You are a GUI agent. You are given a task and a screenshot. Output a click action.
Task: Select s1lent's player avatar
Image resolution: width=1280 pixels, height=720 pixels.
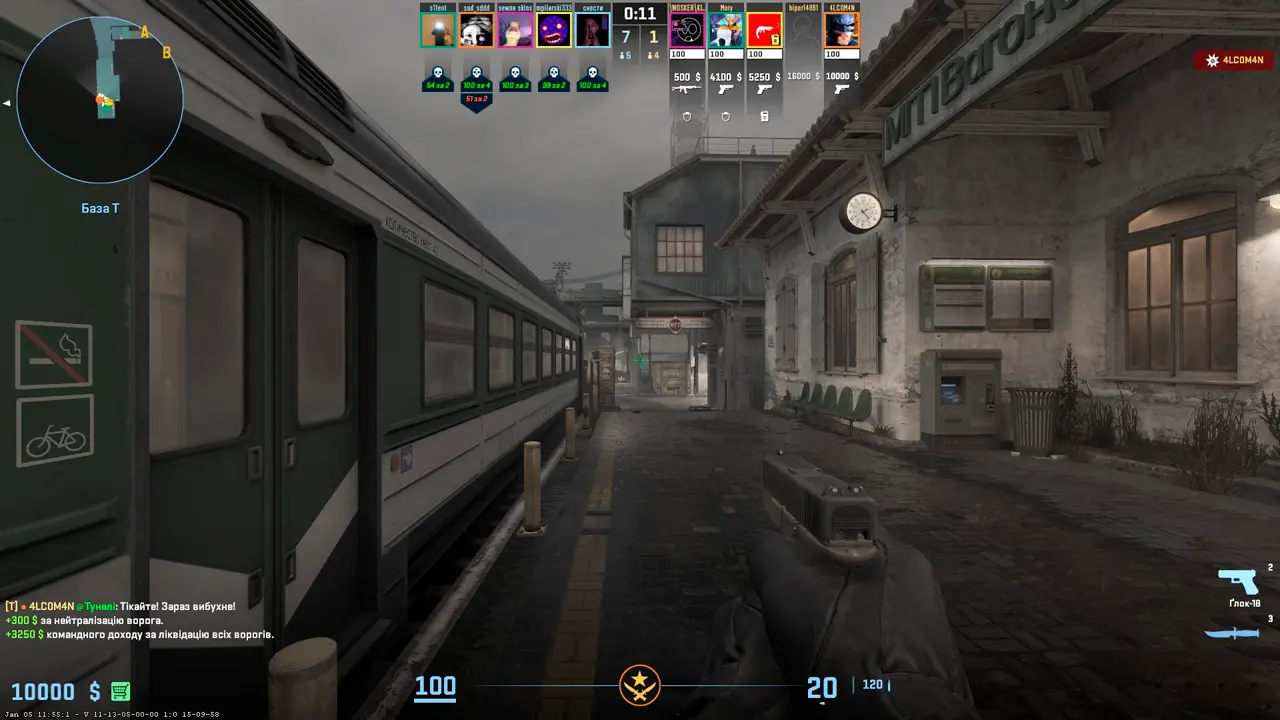pos(437,30)
